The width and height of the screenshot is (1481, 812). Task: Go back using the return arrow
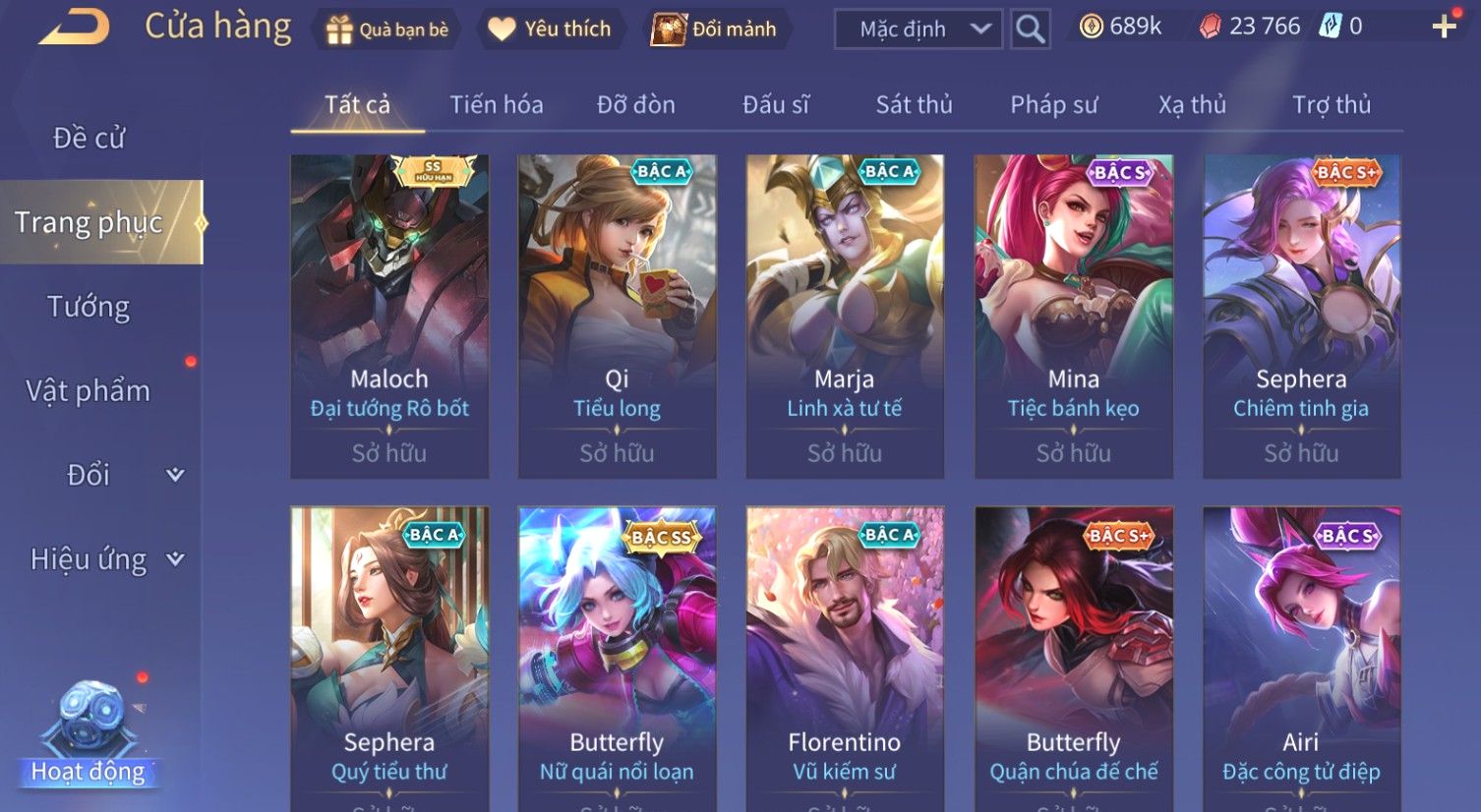tap(76, 28)
